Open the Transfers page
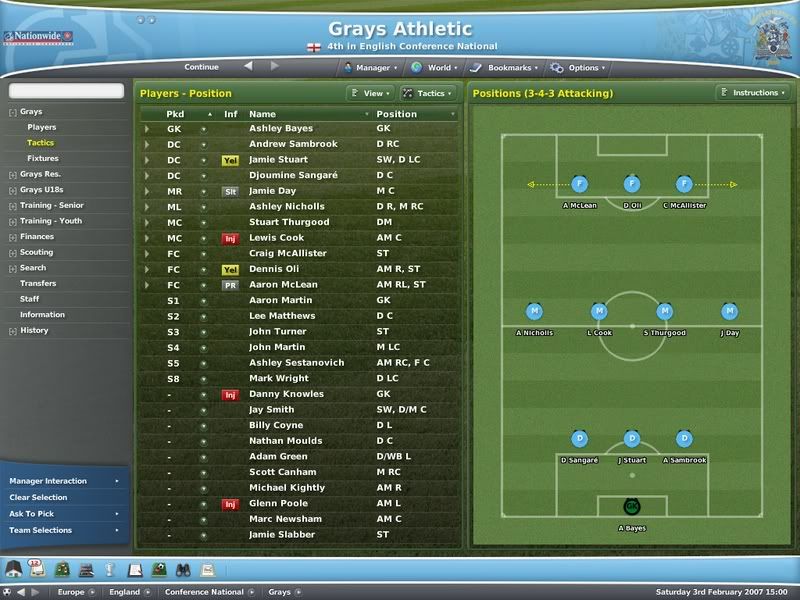800x600 pixels. (x=38, y=283)
